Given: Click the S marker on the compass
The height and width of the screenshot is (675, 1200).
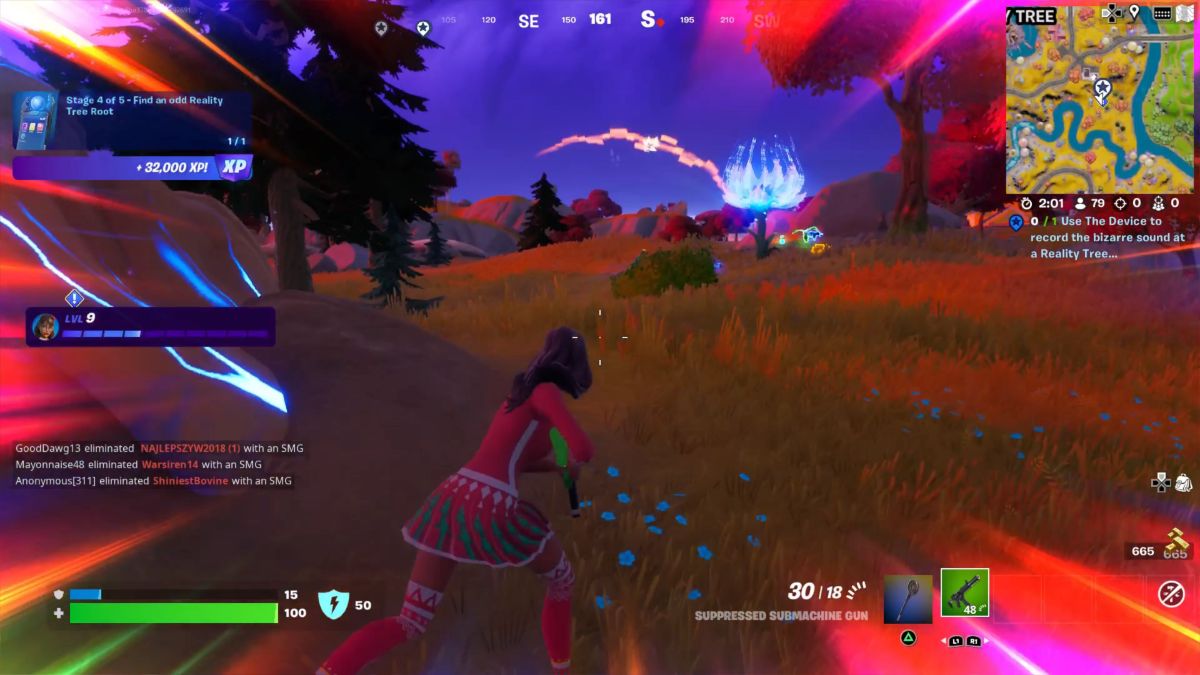Looking at the screenshot, I should tap(648, 20).
